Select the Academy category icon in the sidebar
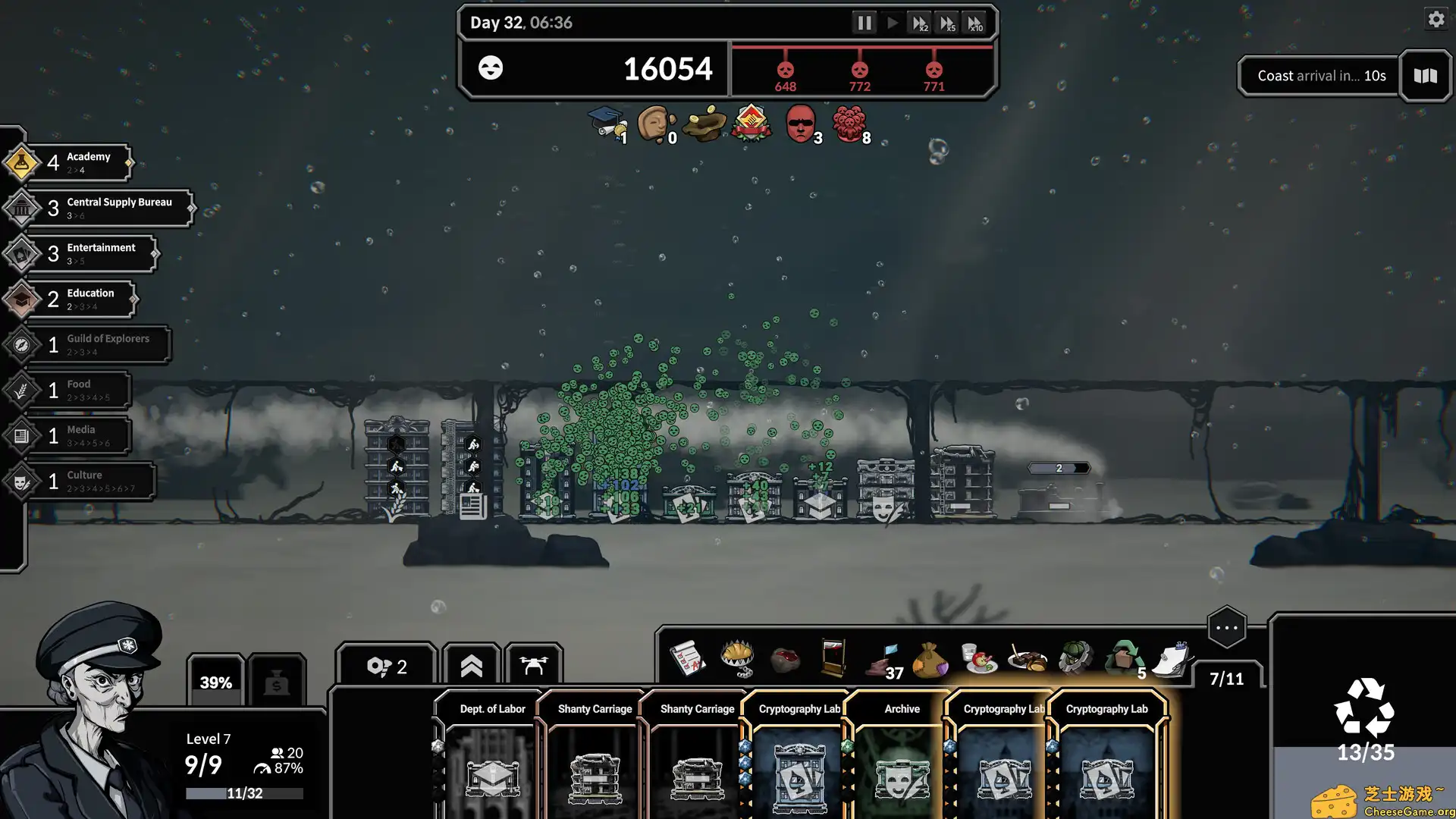Viewport: 1456px width, 819px height. tap(23, 162)
